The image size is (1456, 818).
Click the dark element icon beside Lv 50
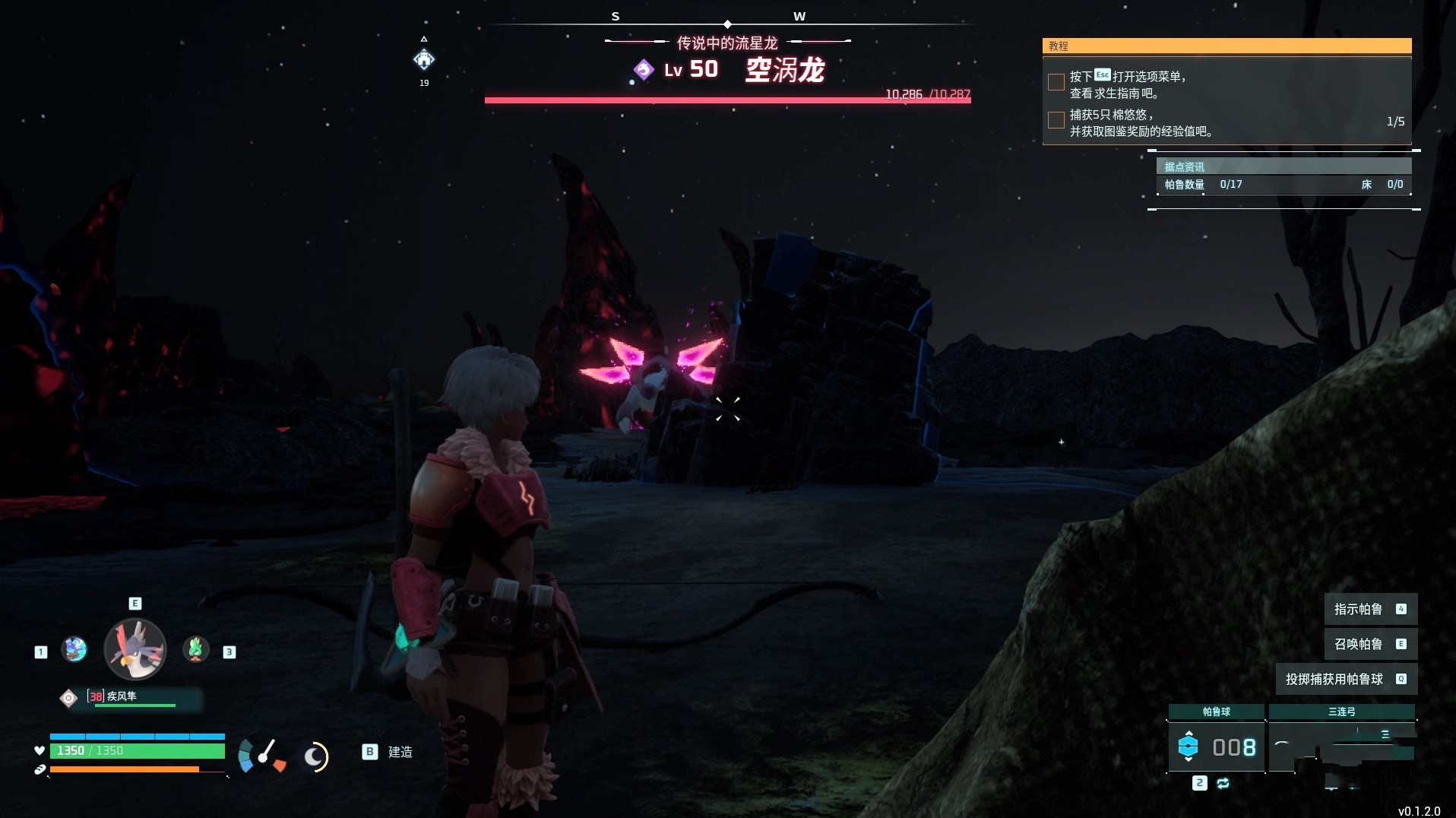[644, 70]
